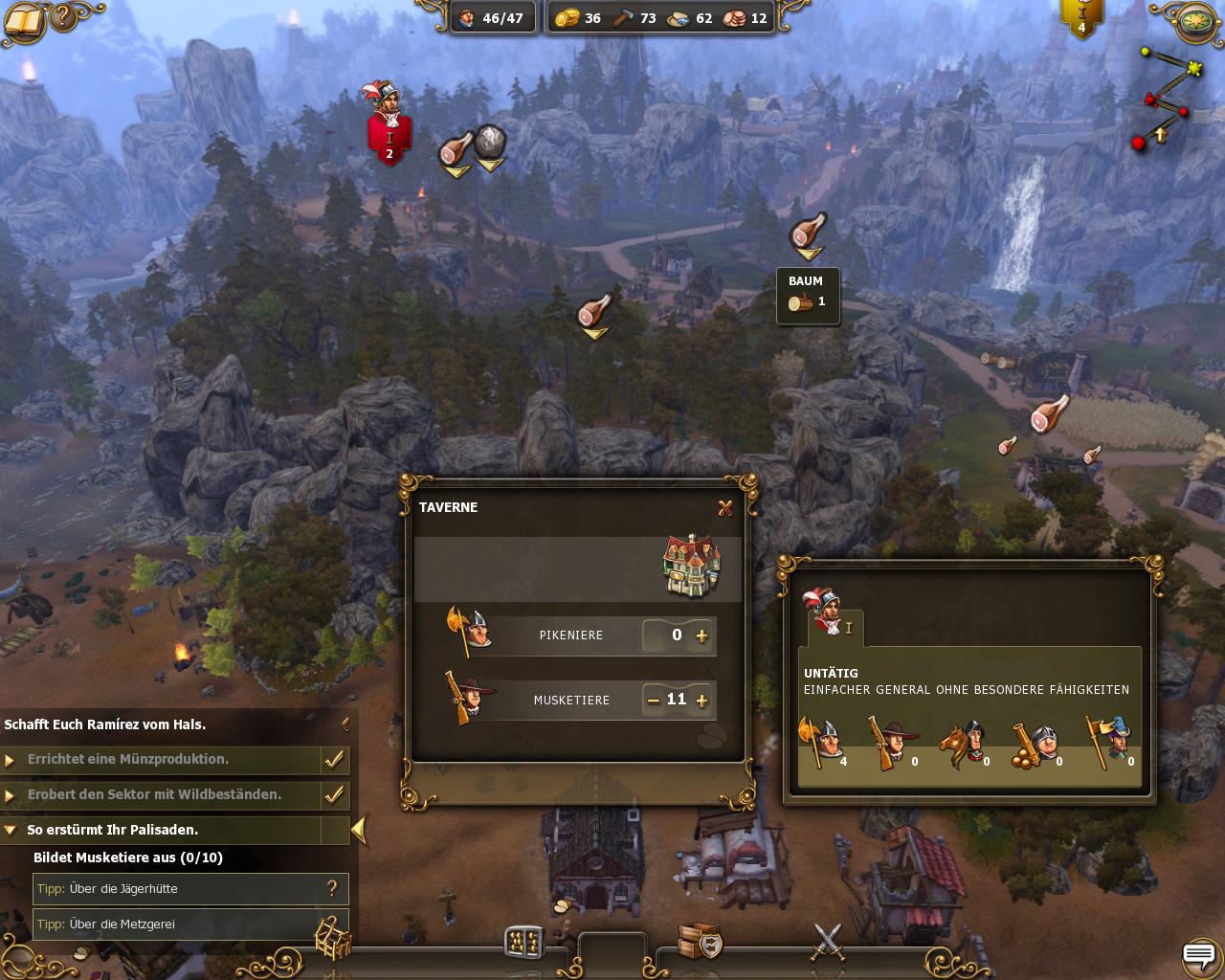
Task: Open the question mark help button
Action: [x=63, y=17]
